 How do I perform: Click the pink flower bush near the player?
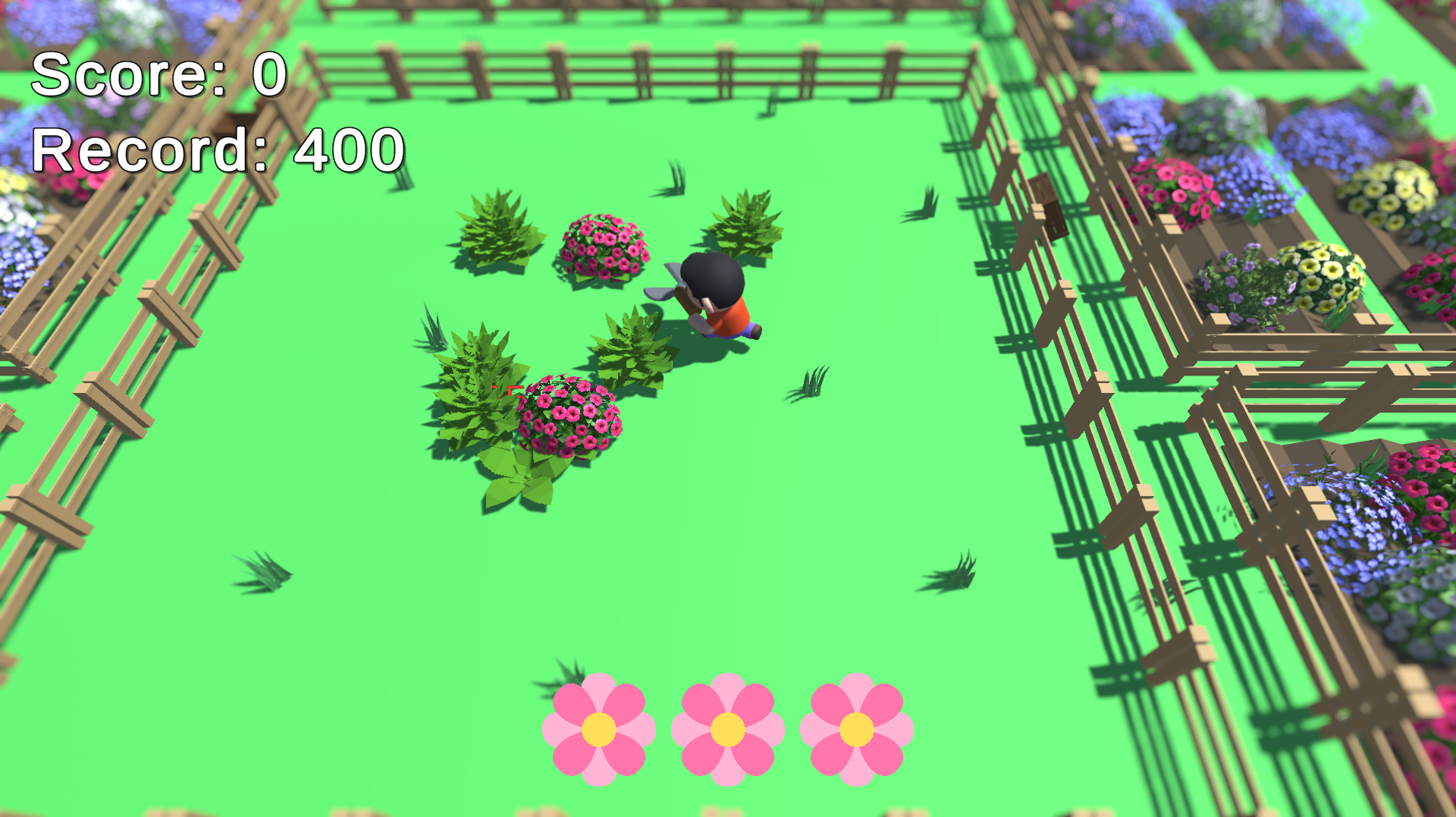point(603,247)
